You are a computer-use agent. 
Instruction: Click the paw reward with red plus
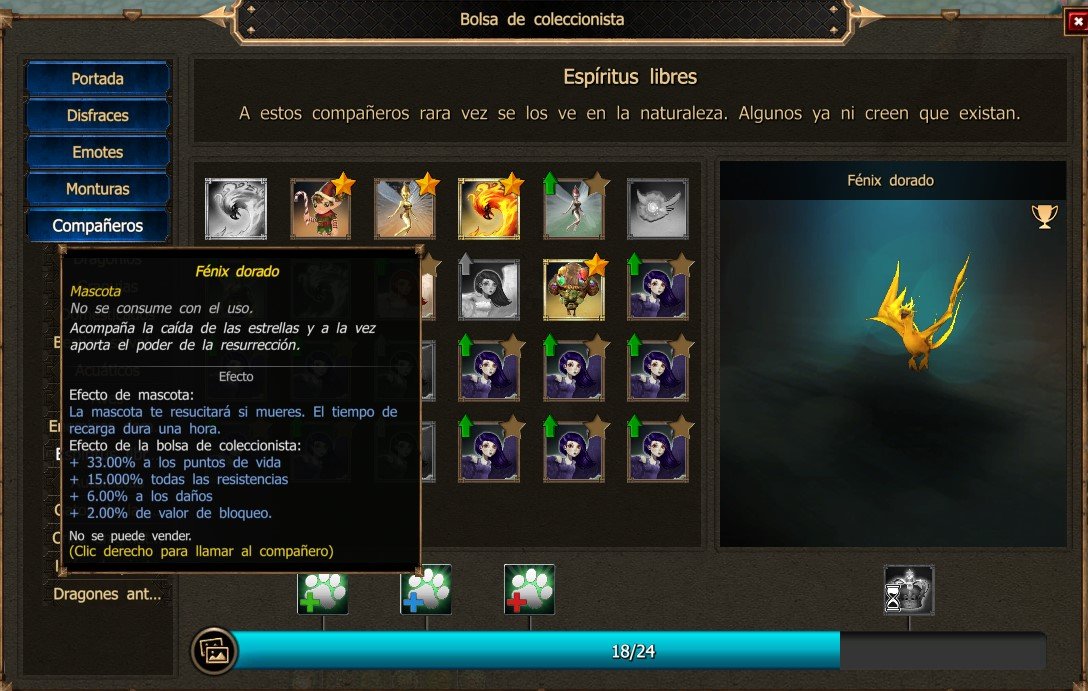click(529, 590)
